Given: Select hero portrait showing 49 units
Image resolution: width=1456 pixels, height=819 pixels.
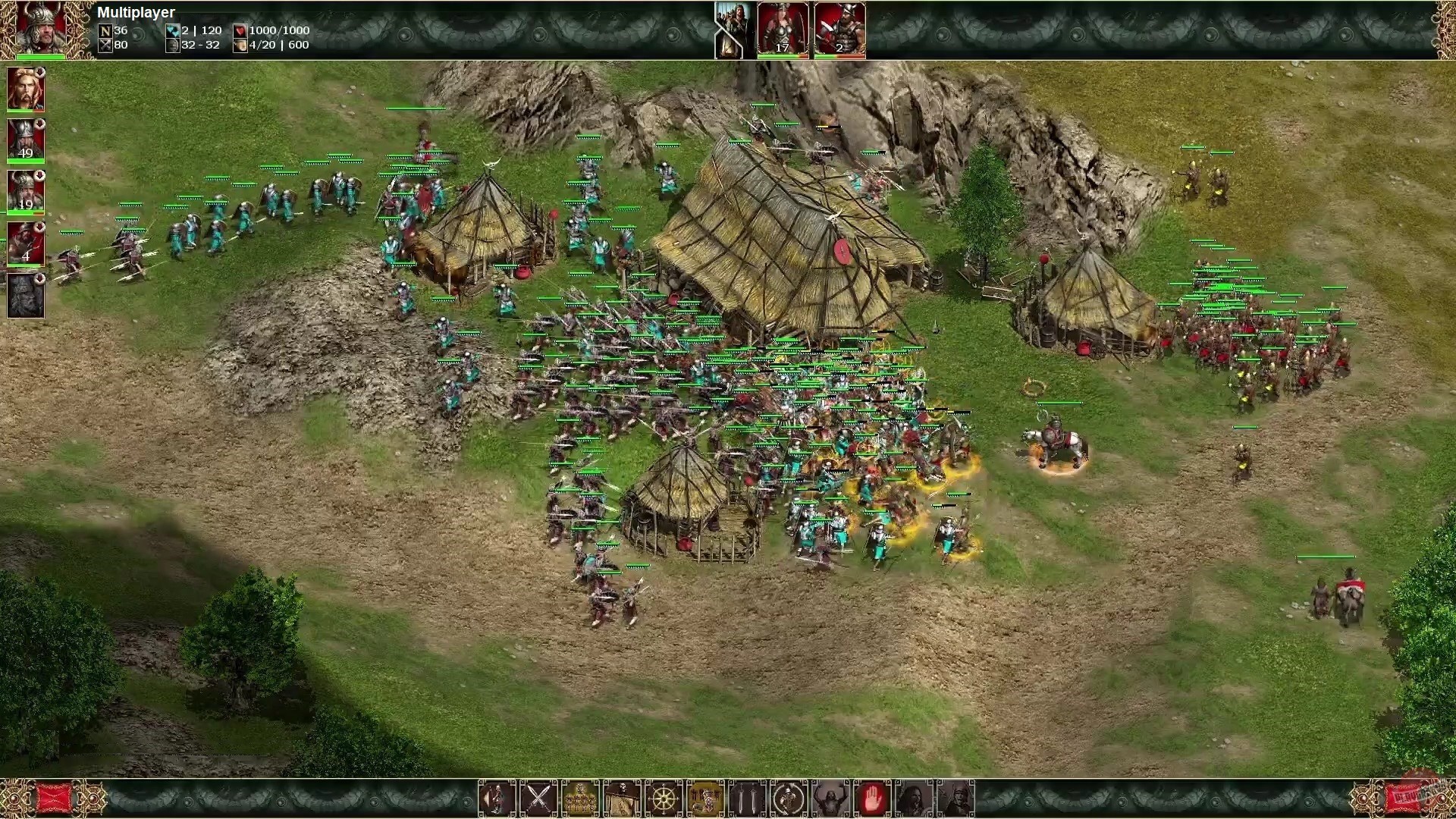Looking at the screenshot, I should (x=26, y=140).
